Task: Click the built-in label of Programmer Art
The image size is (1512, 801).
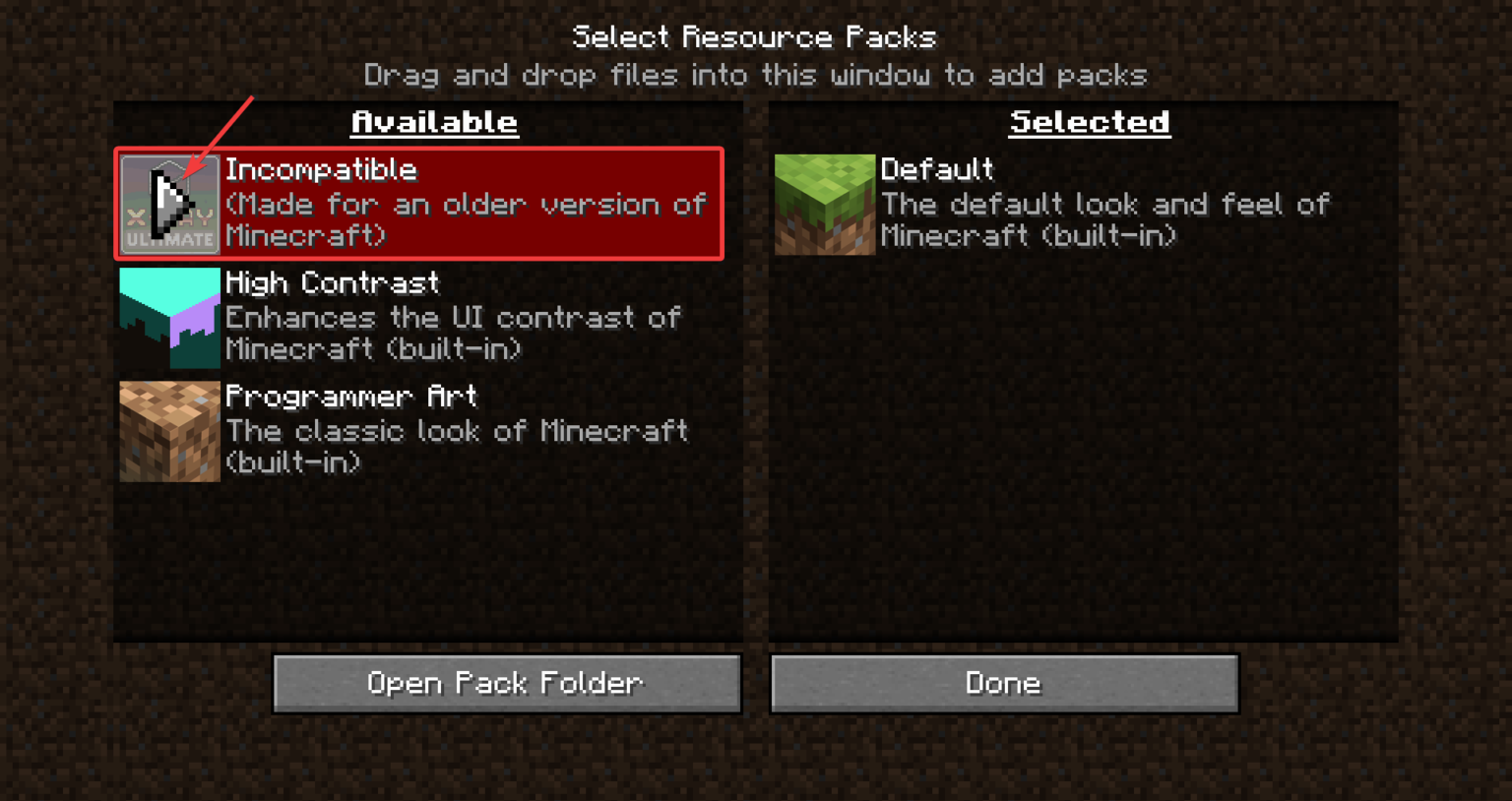Action: pyautogui.click(x=293, y=462)
